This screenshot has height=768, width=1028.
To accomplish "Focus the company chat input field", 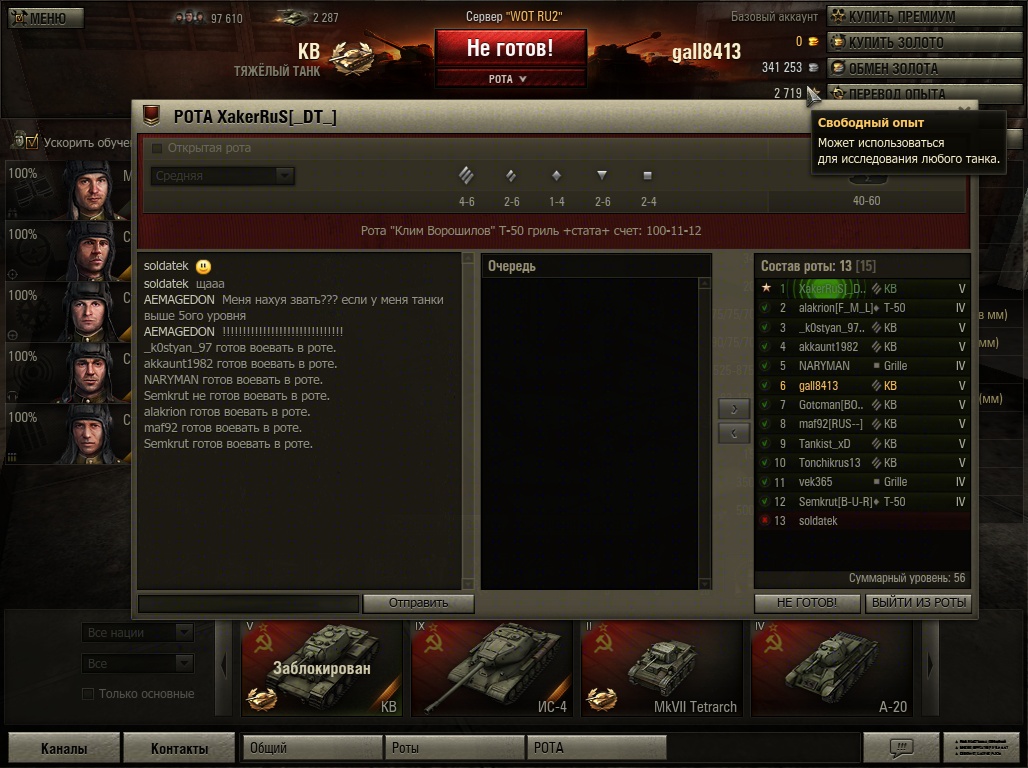I will click(248, 603).
